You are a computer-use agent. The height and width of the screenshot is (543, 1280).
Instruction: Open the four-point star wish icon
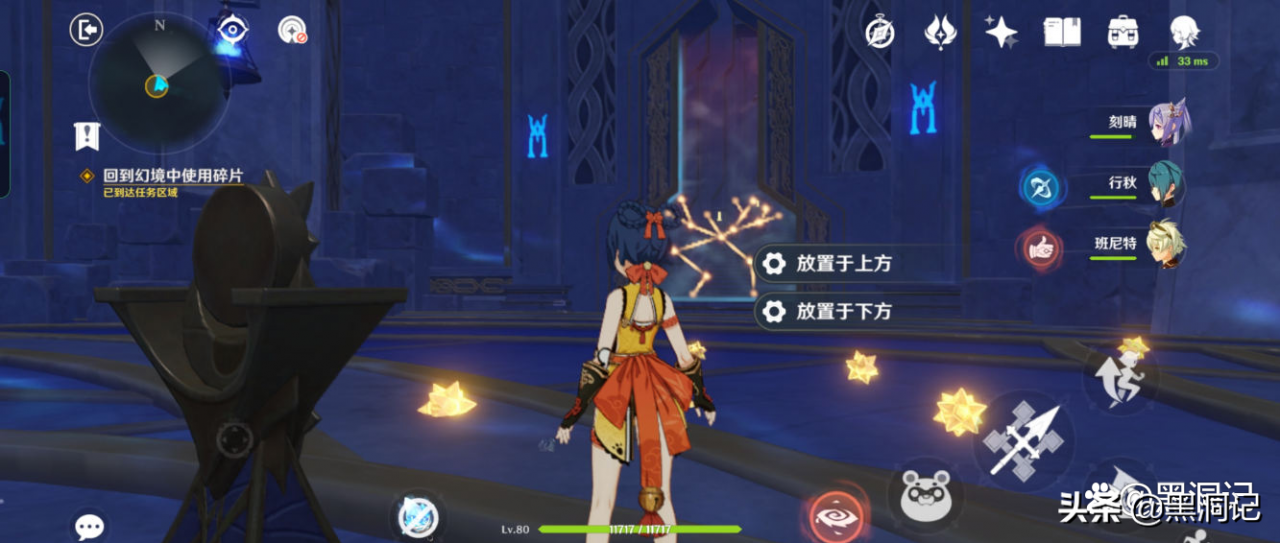[1000, 32]
